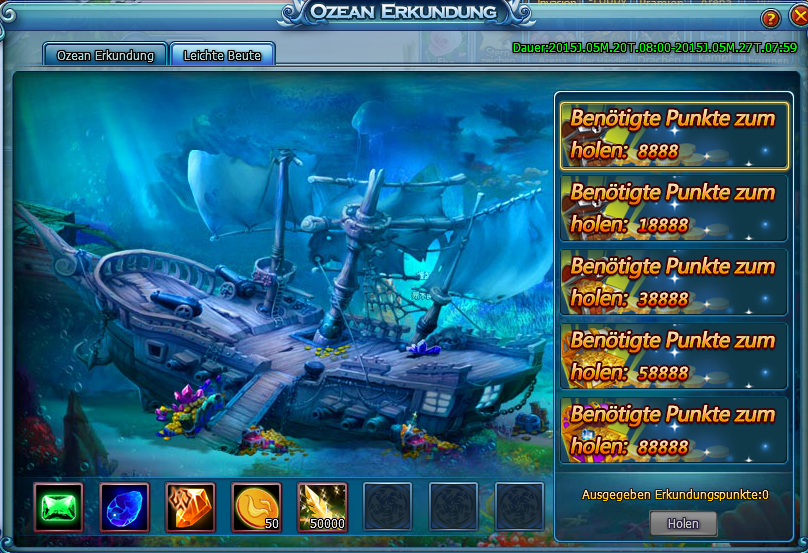Select the orange gemstone reward slot

[x=191, y=507]
